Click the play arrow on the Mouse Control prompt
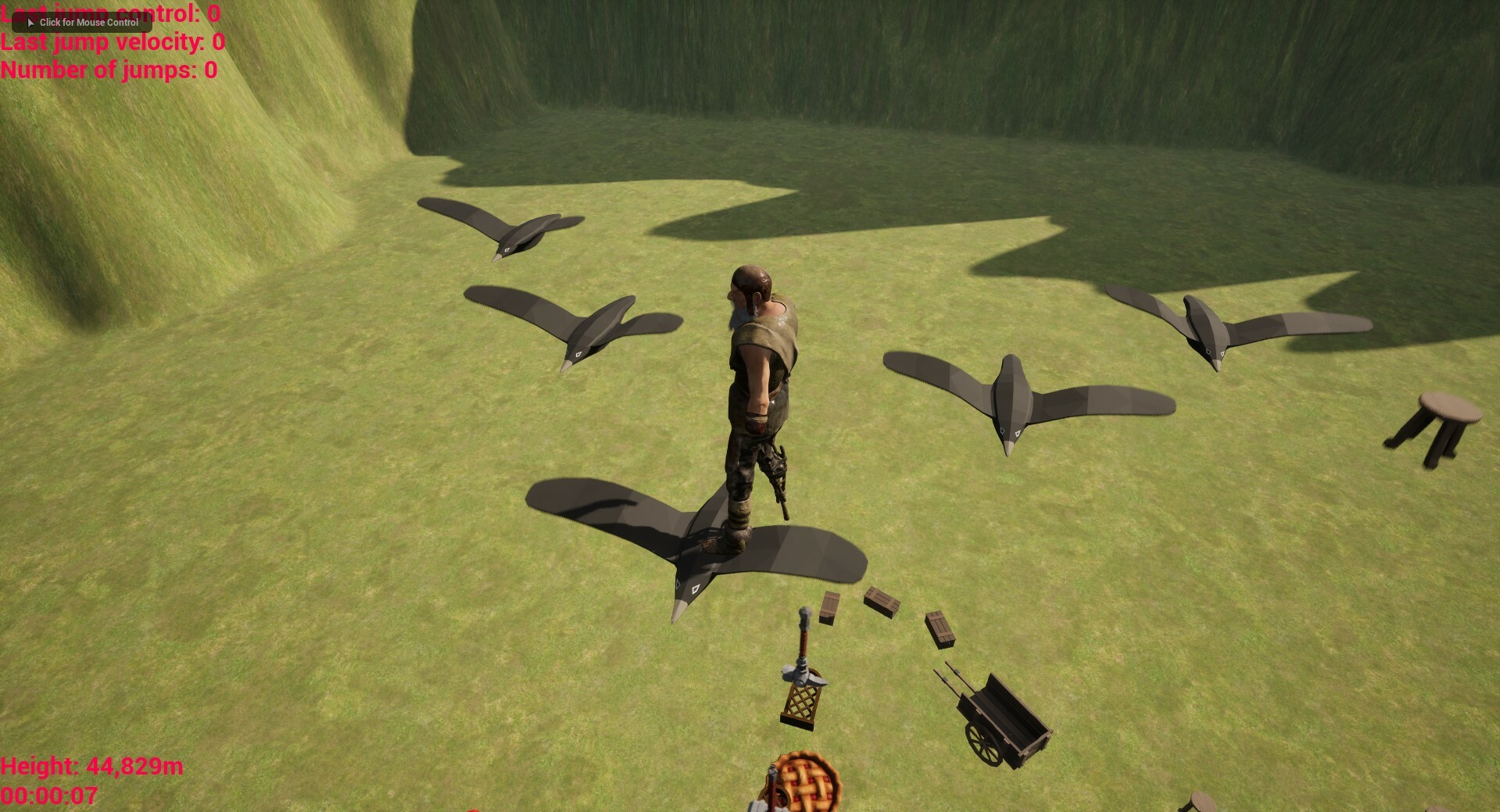 30,23
